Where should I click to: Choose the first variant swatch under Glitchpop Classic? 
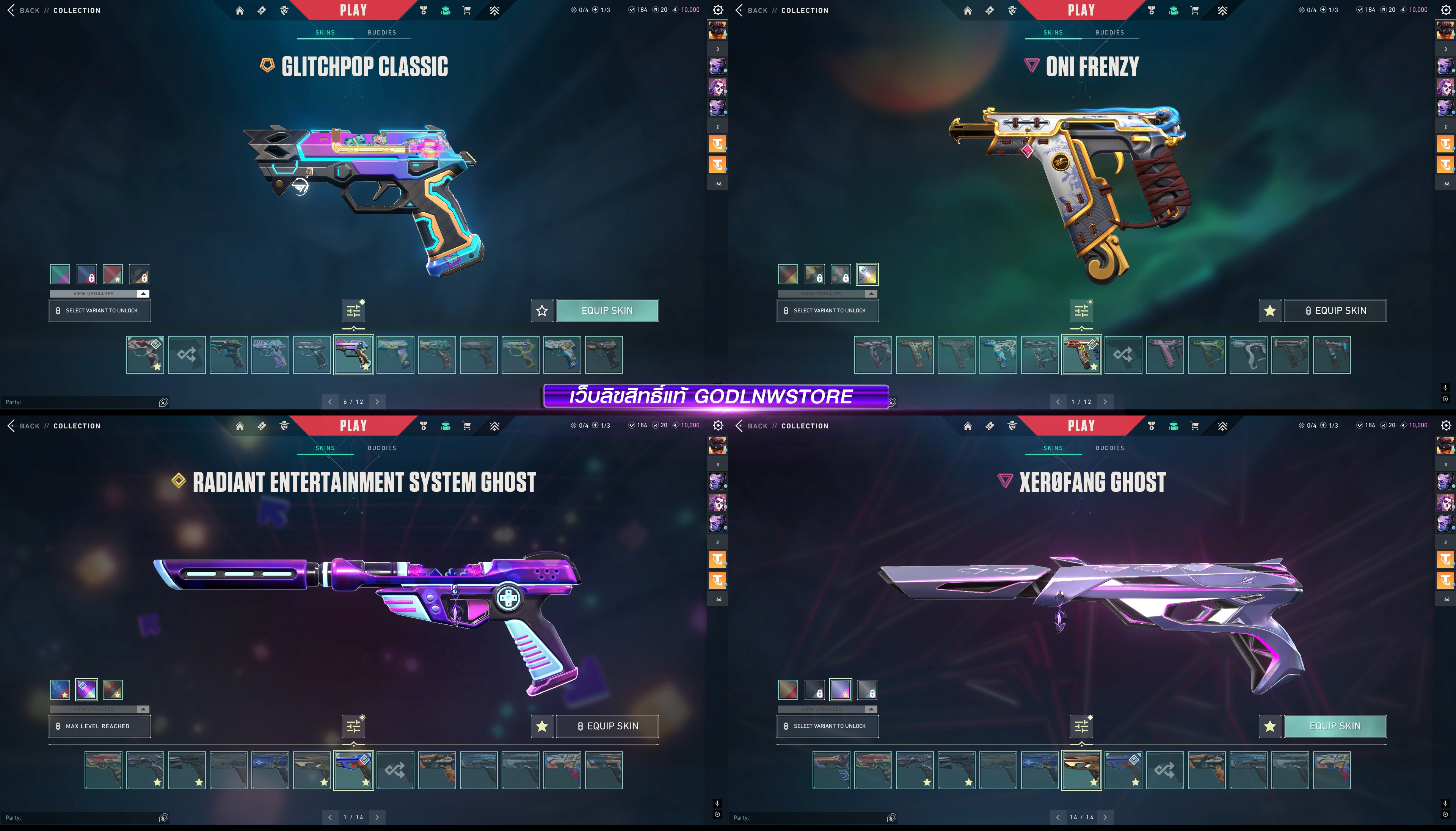tap(60, 274)
